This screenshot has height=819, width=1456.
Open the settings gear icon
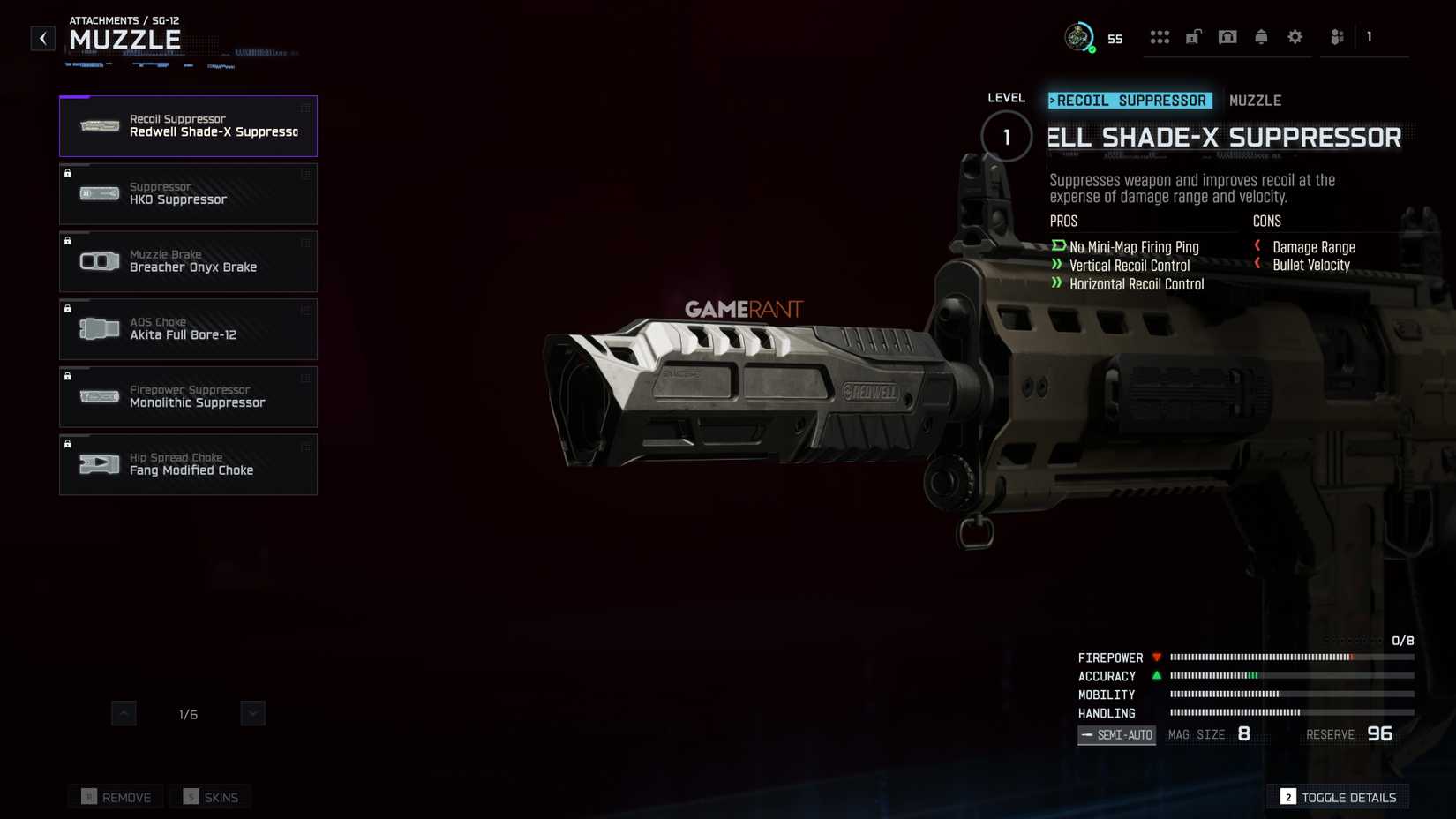[1295, 37]
